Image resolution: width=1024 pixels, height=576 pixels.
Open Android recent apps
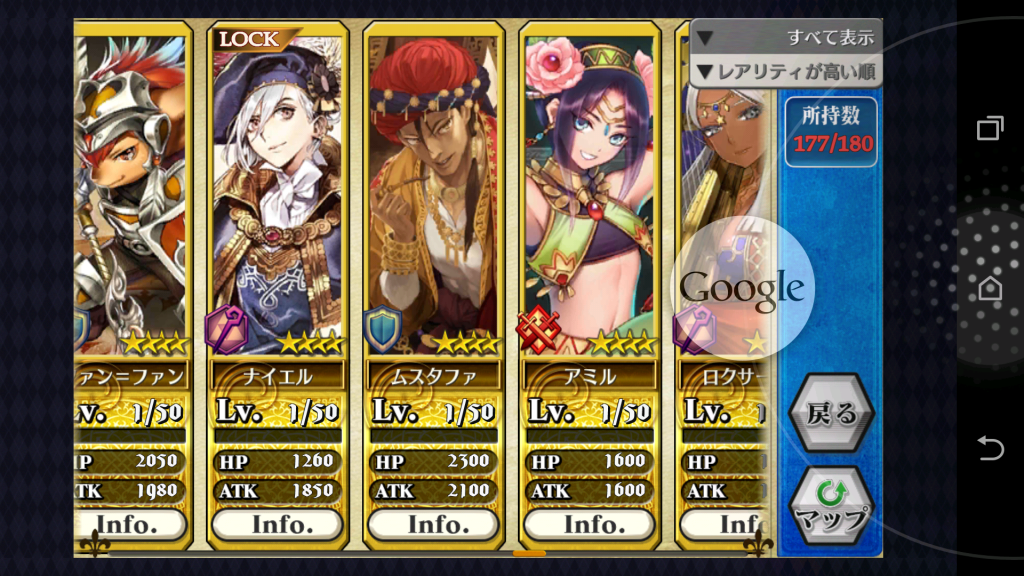click(990, 127)
